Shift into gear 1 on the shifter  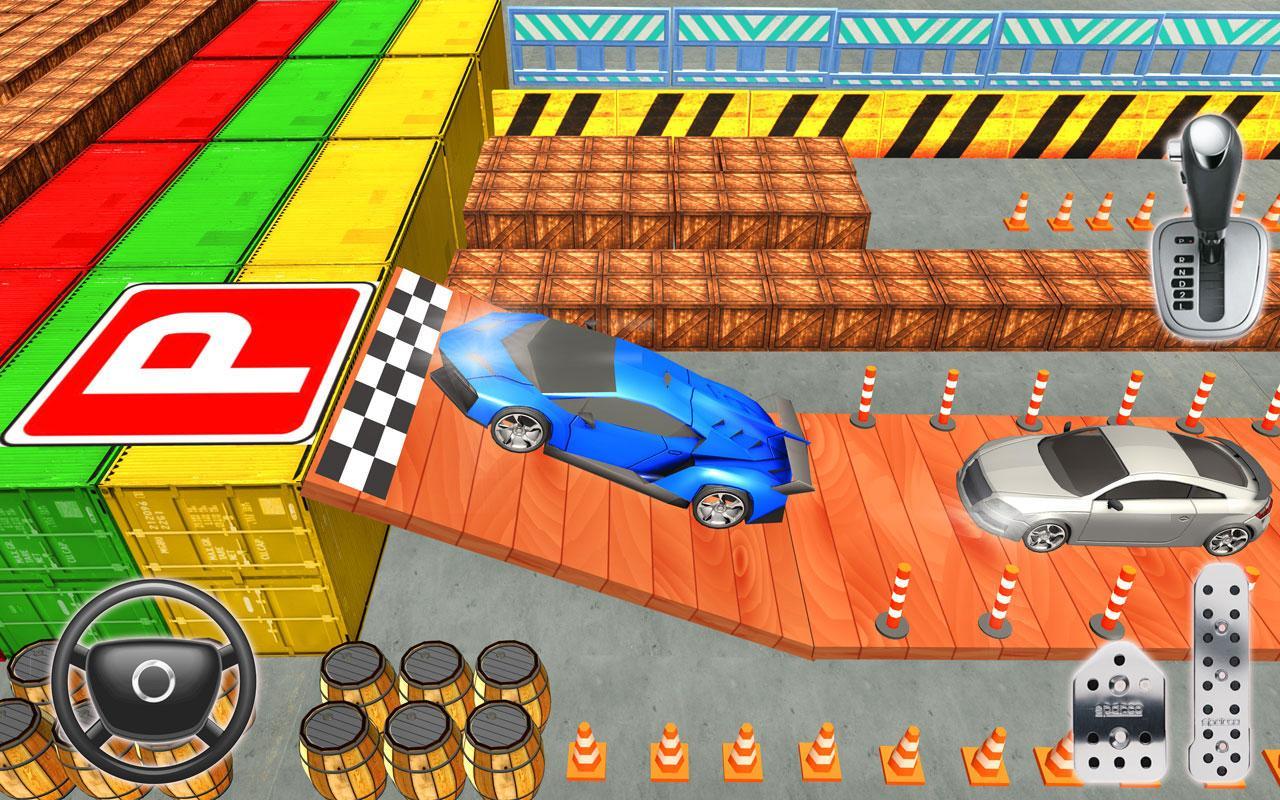pos(1180,307)
